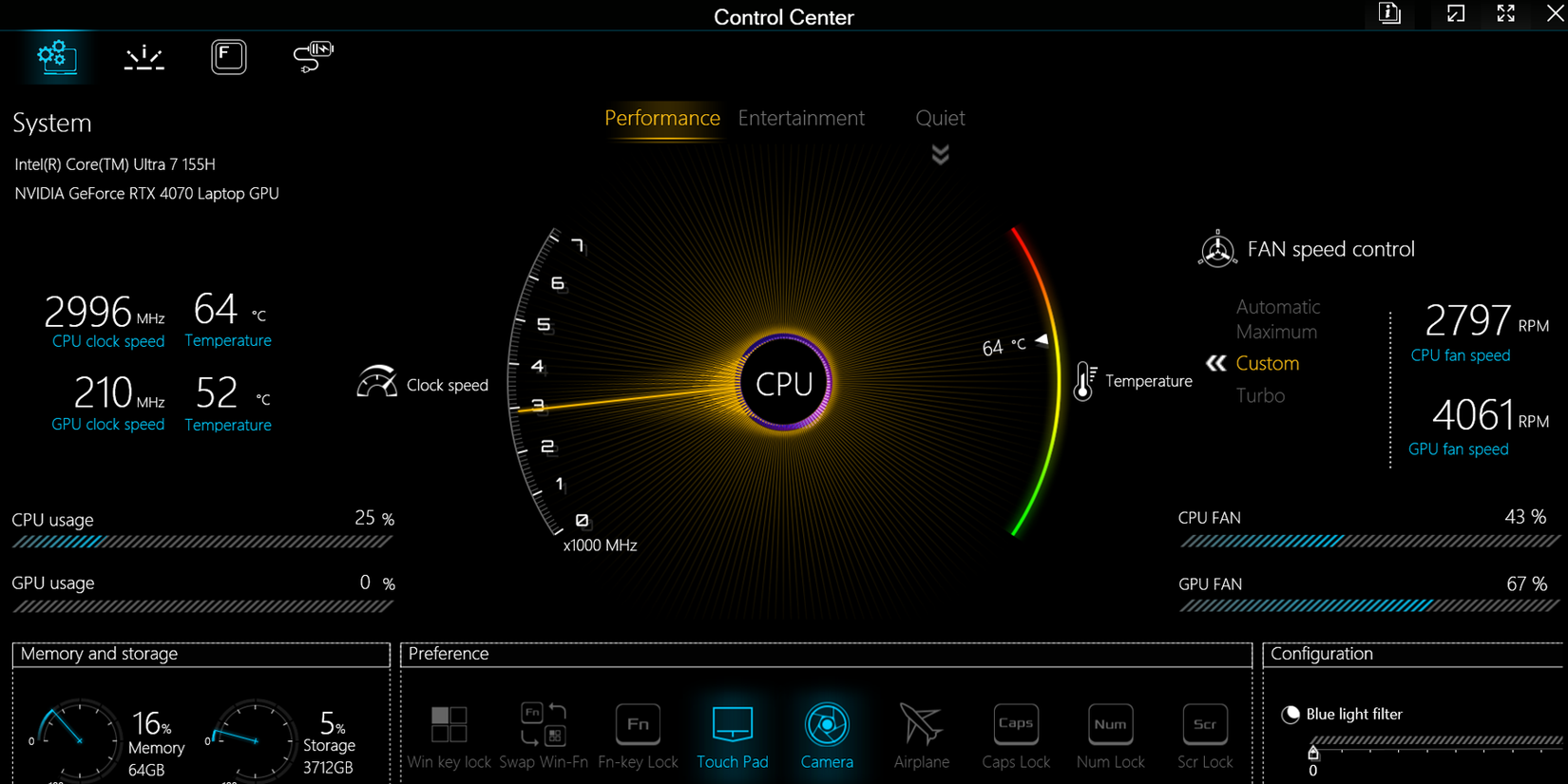The height and width of the screenshot is (784, 1568).
Task: Select Automatic fan speed mode
Action: (x=1277, y=306)
